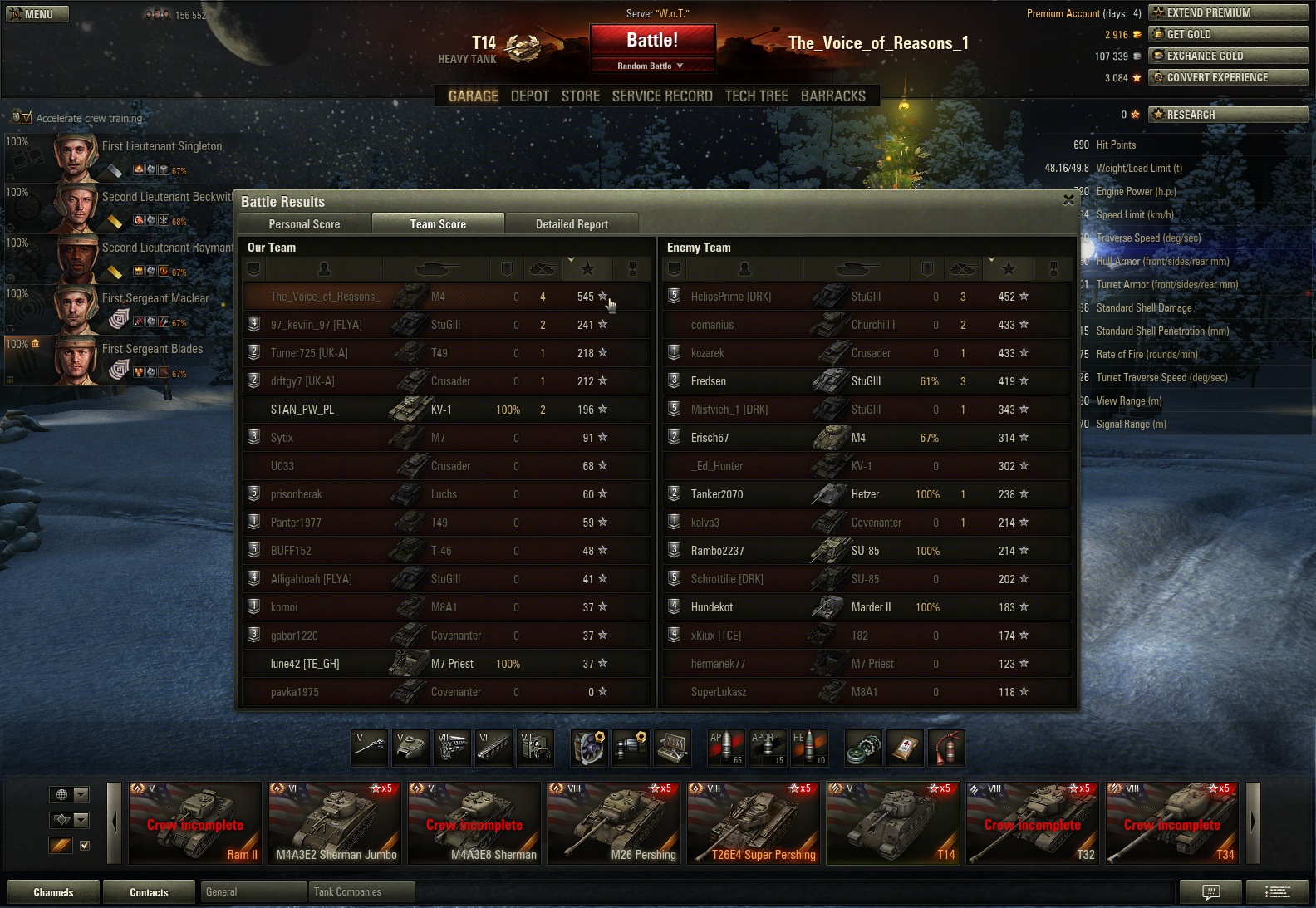
Task: View the Service Record
Action: 662,96
